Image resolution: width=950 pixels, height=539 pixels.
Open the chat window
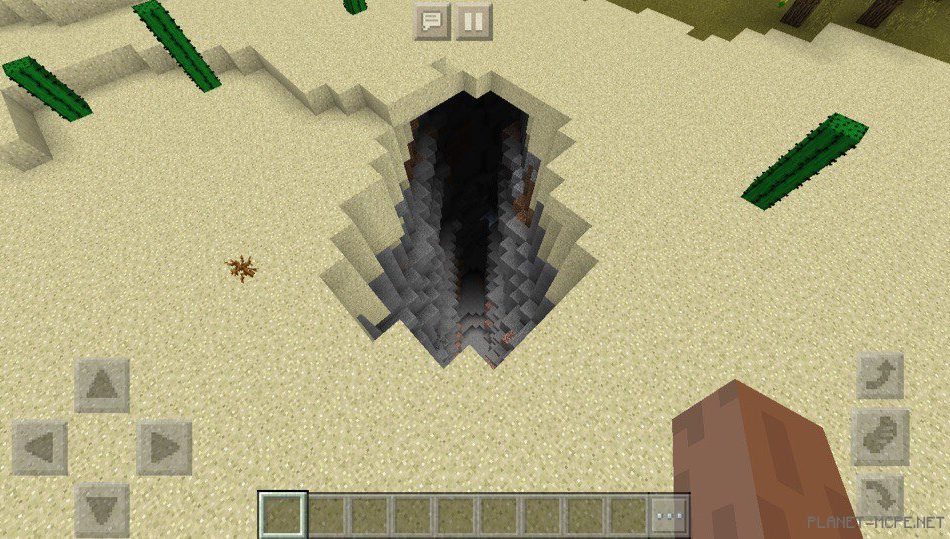(x=432, y=21)
